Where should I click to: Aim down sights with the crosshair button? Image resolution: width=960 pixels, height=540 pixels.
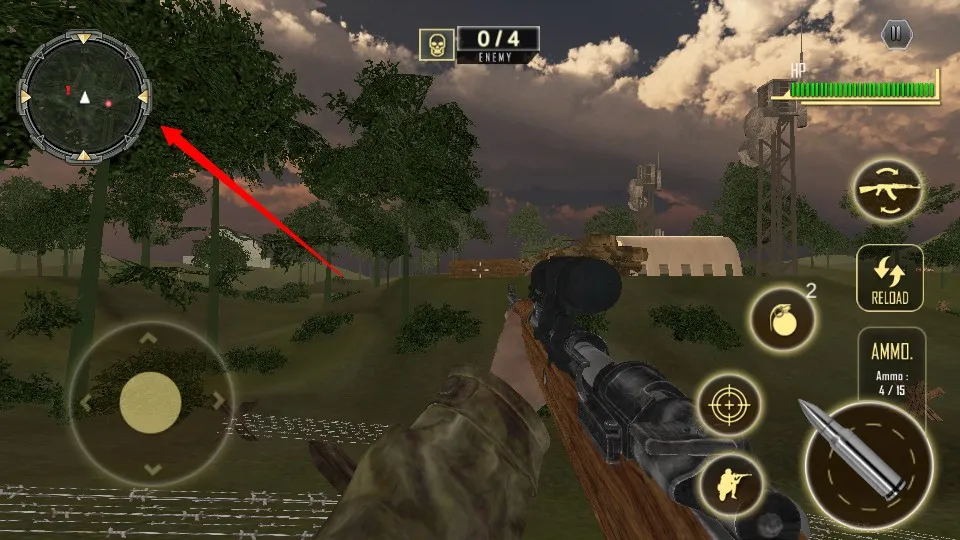coord(728,405)
